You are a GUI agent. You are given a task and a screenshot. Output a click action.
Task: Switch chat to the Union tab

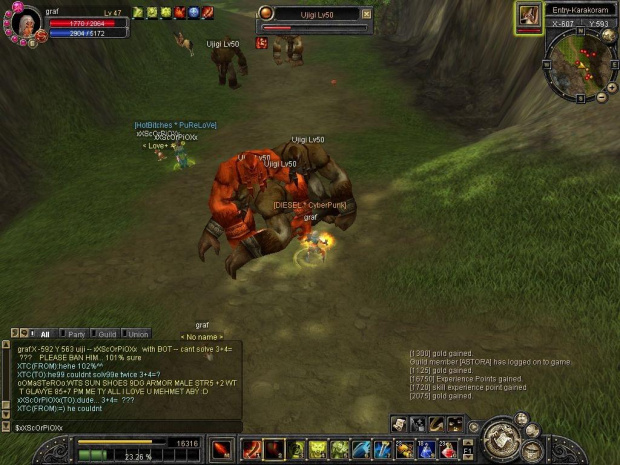[x=137, y=334]
